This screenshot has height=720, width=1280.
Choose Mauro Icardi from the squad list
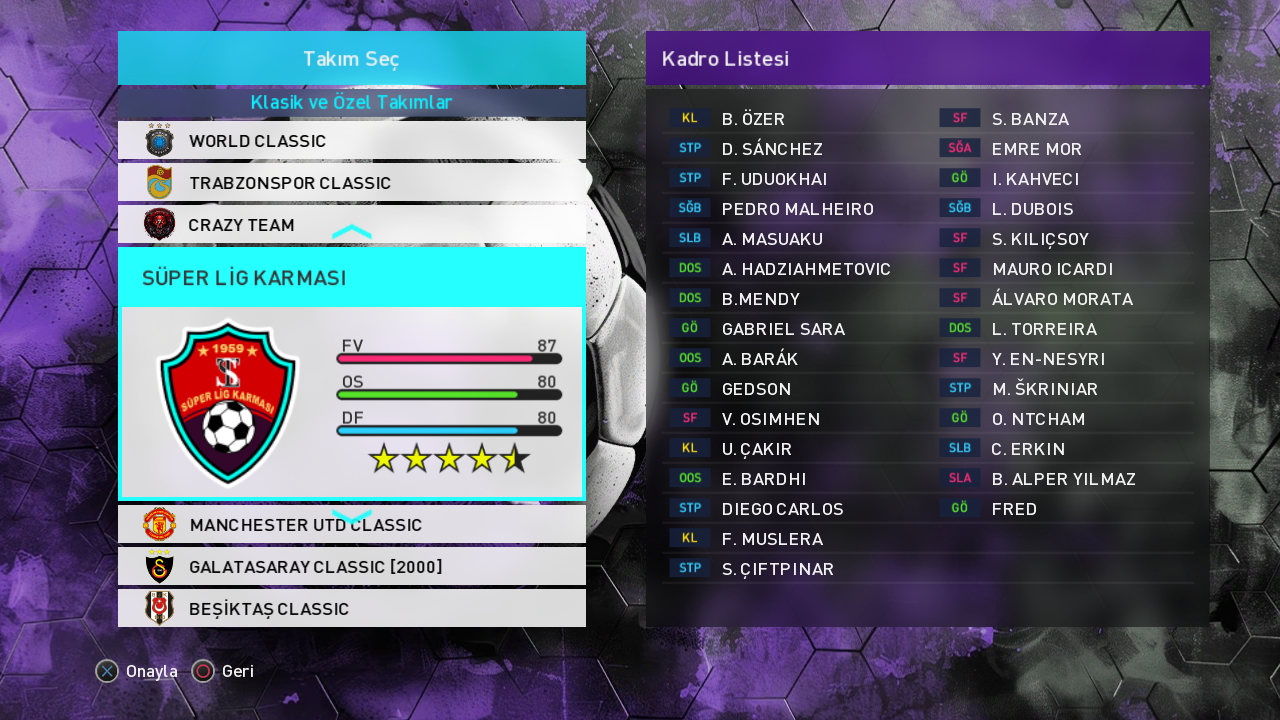tap(1052, 269)
